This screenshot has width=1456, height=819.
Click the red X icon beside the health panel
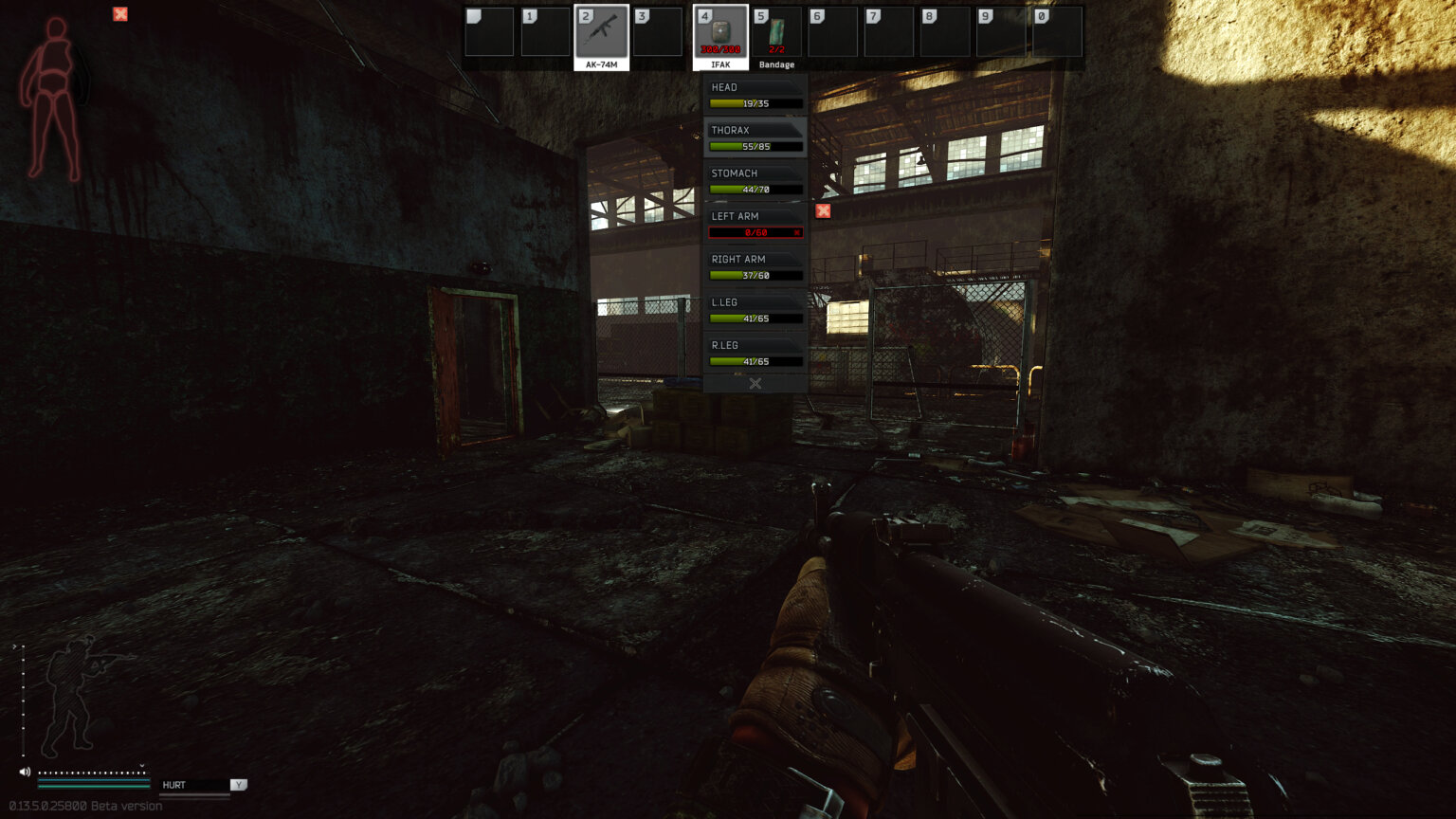(823, 210)
